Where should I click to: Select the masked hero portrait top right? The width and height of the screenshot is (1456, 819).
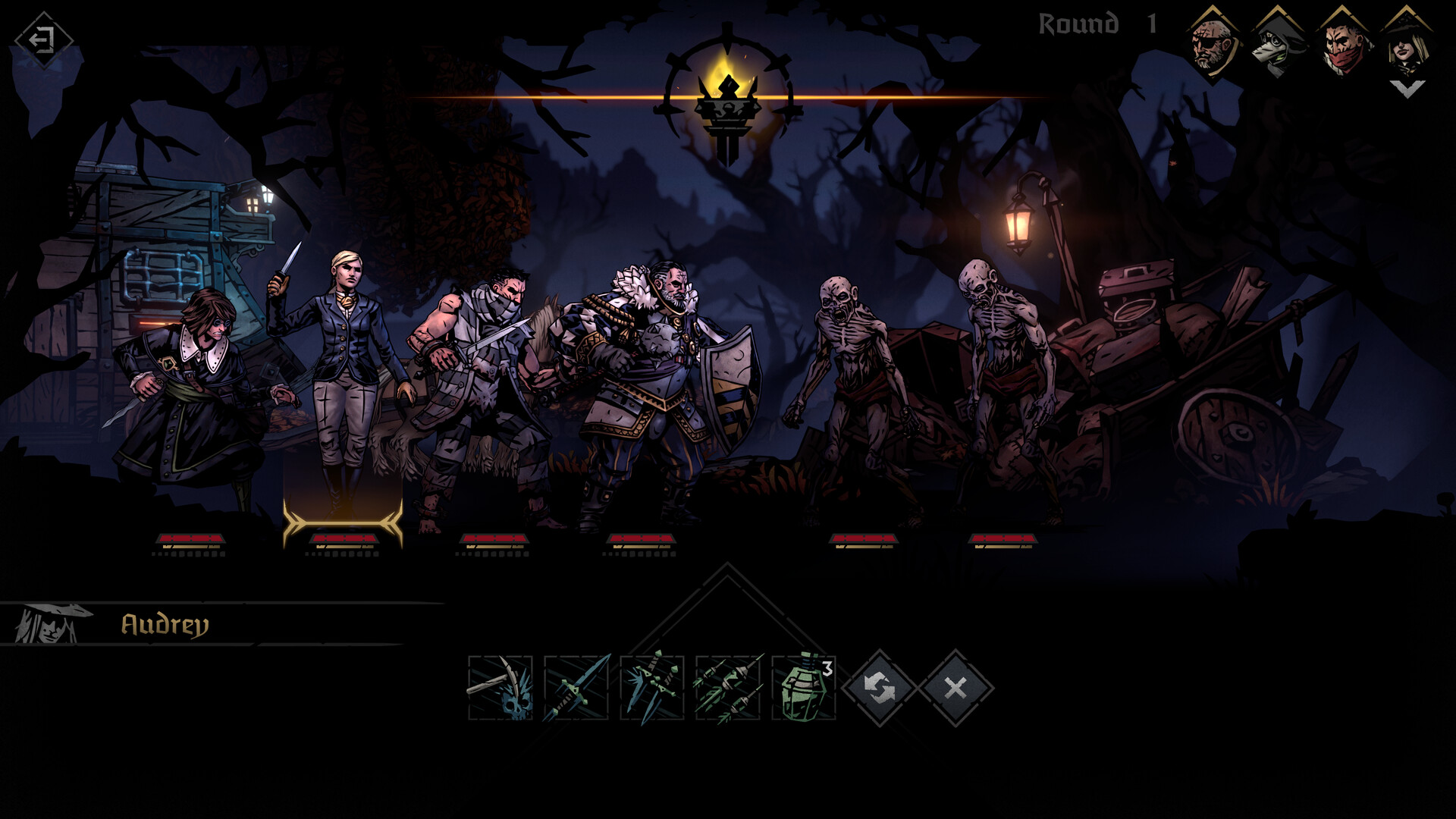click(x=1344, y=42)
